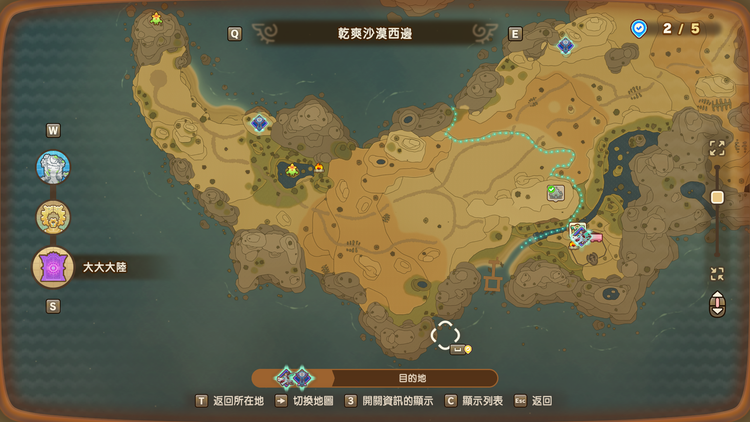
Task: Click the map zoom slider handle
Action: (717, 197)
